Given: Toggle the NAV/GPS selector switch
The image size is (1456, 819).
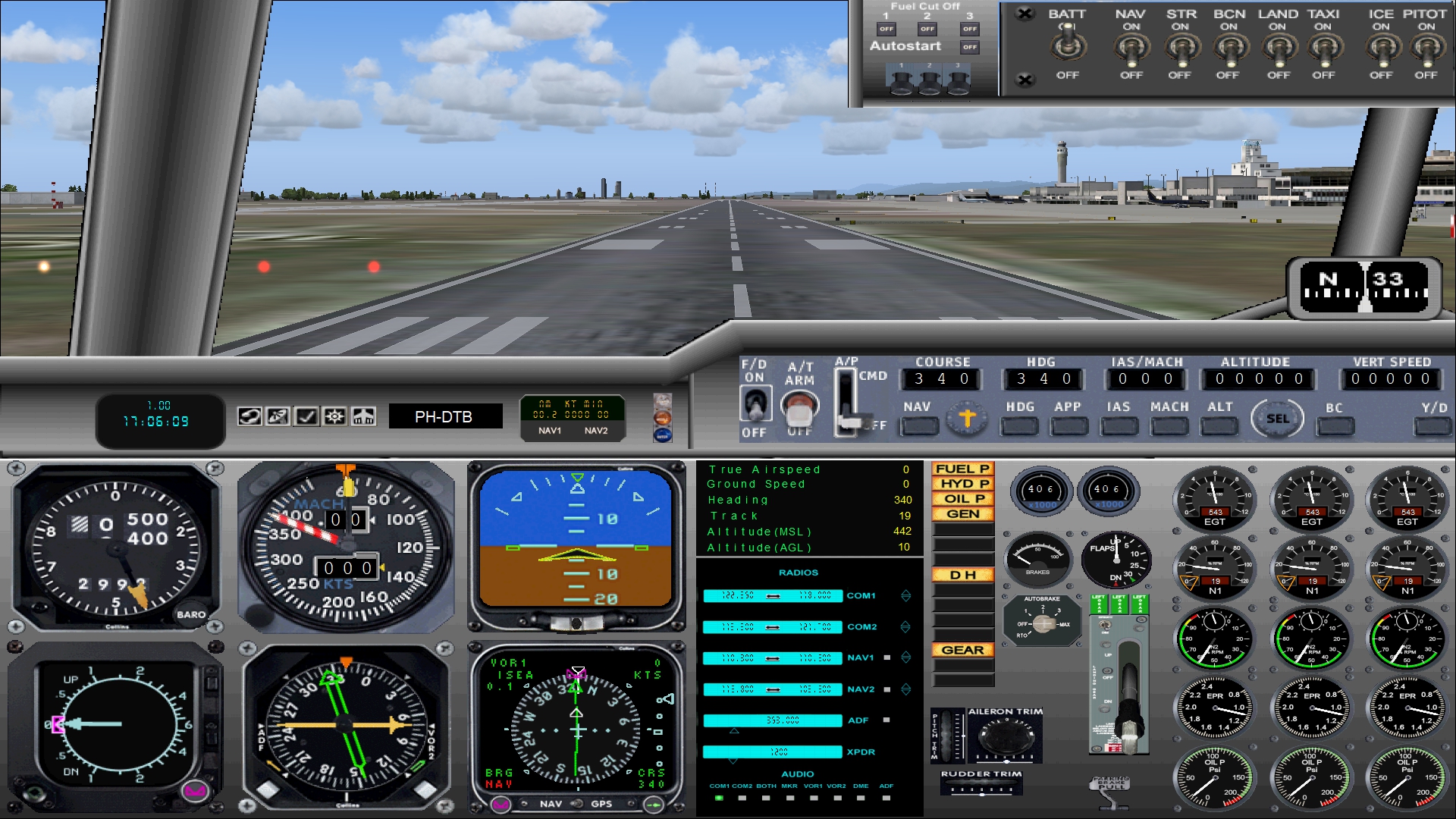Looking at the screenshot, I should point(577,804).
